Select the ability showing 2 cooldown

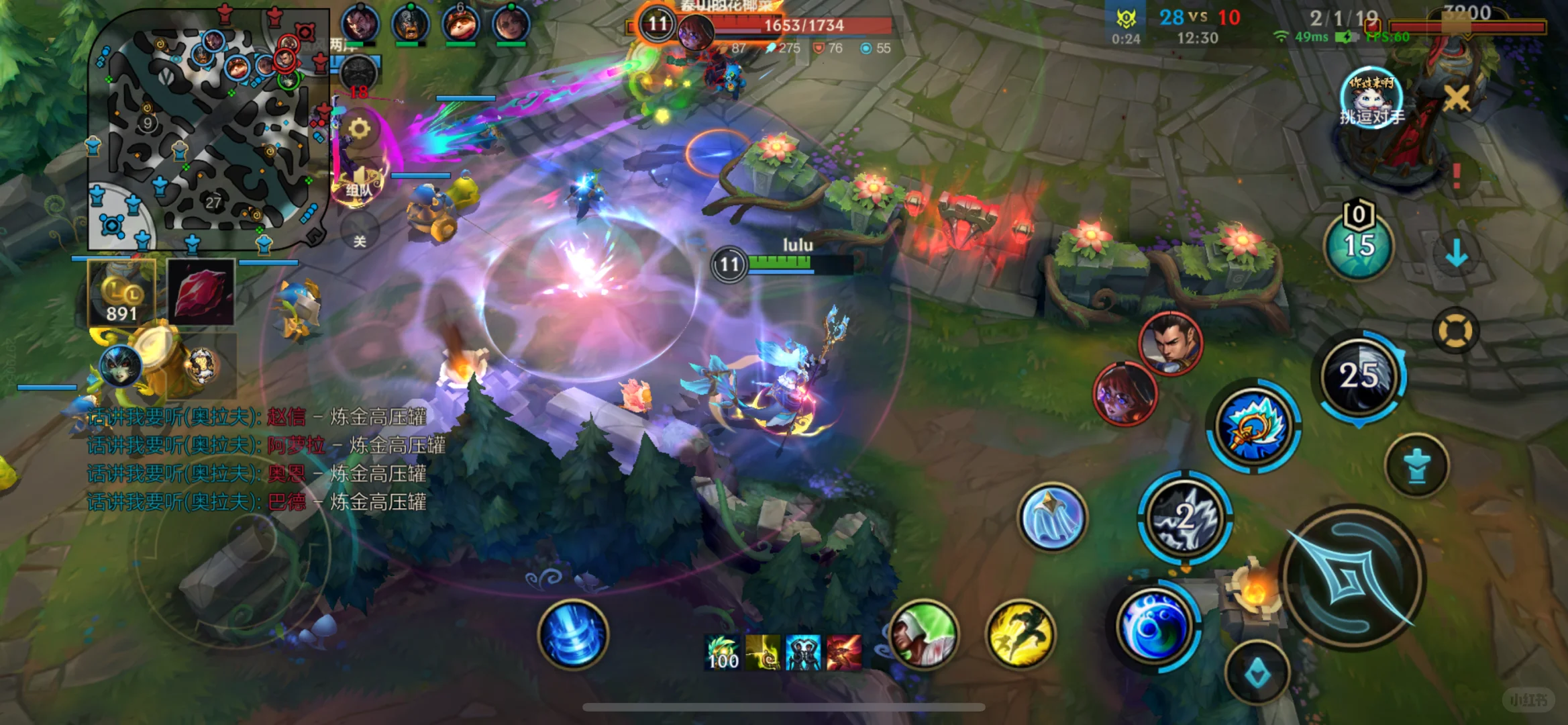click(x=1185, y=517)
